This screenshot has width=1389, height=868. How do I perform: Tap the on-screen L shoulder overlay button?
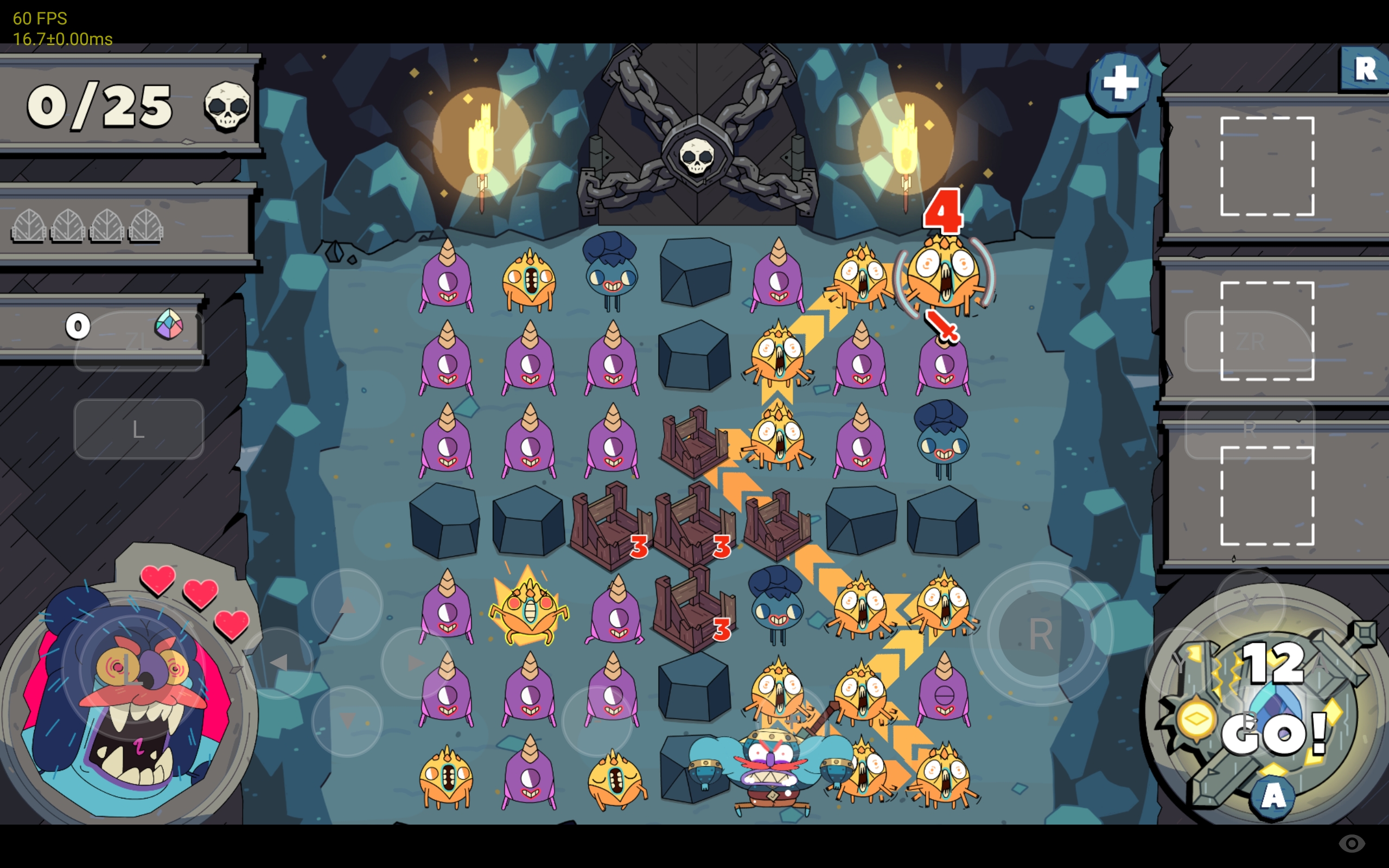(x=138, y=429)
